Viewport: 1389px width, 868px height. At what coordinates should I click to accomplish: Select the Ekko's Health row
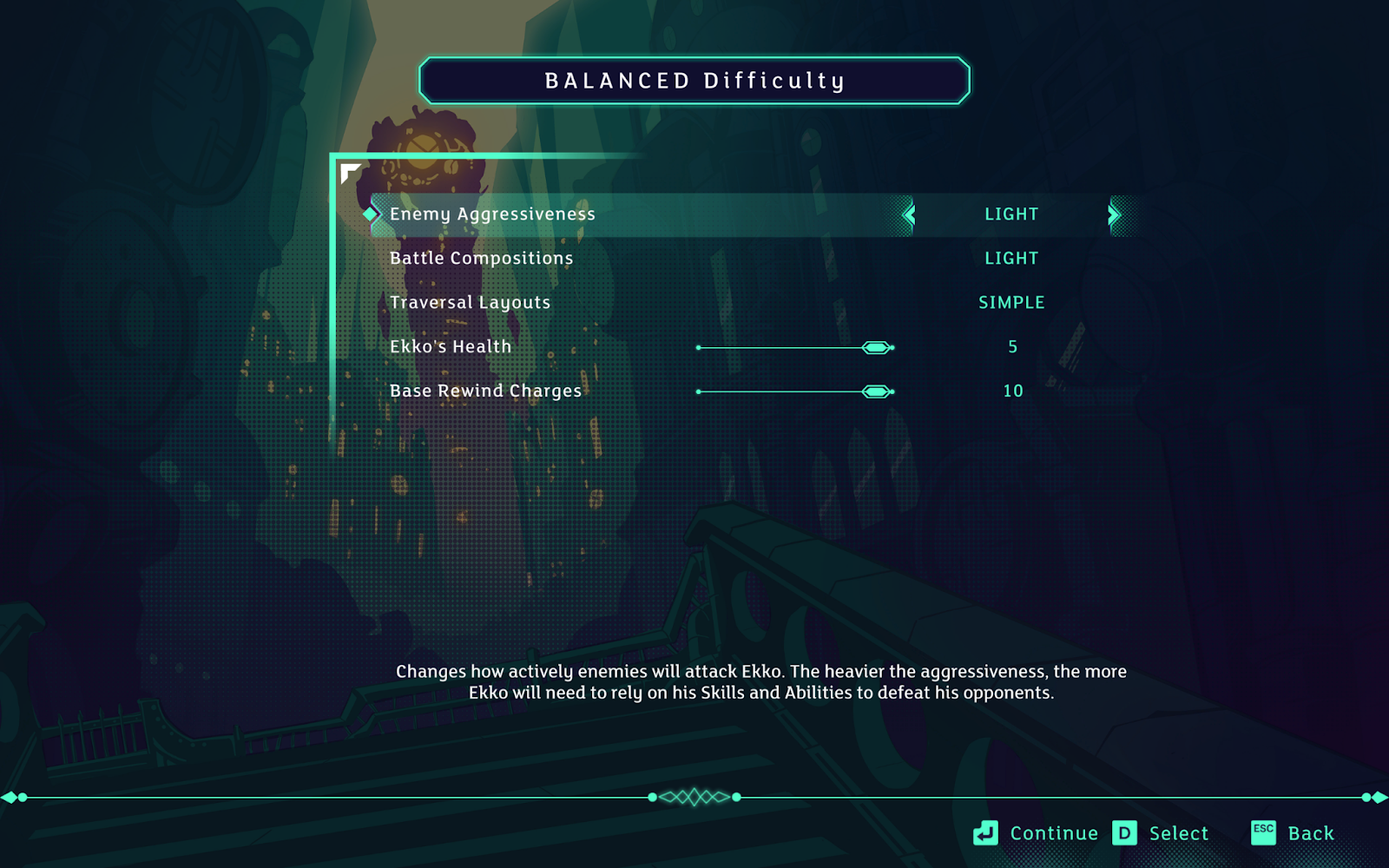[x=451, y=347]
